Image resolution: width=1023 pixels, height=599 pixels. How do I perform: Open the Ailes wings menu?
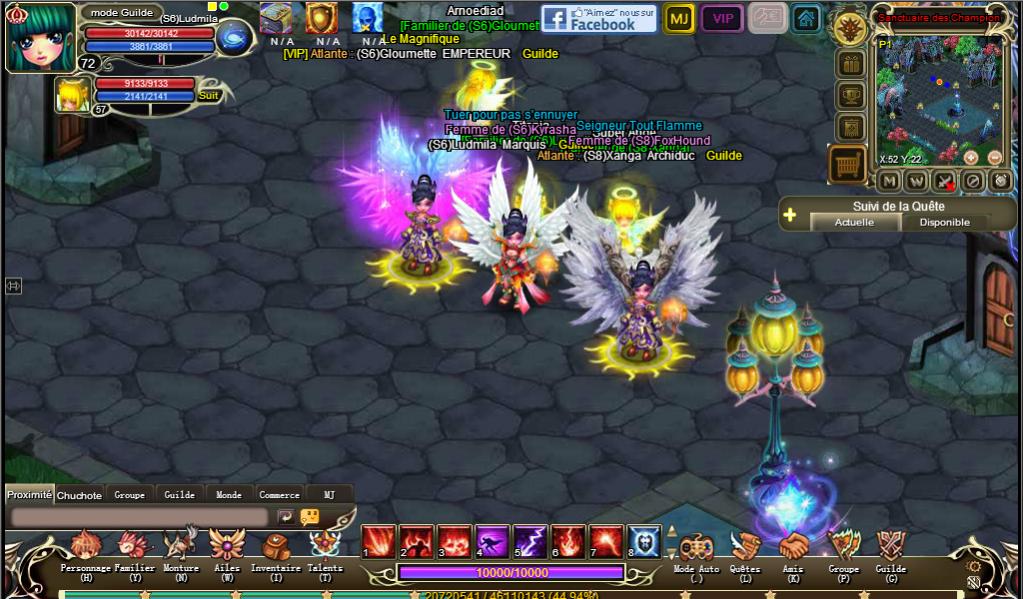227,549
